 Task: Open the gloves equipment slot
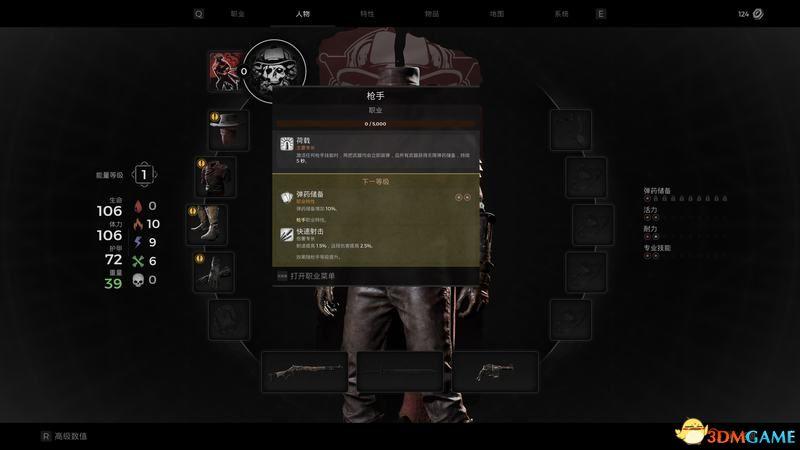(214, 271)
